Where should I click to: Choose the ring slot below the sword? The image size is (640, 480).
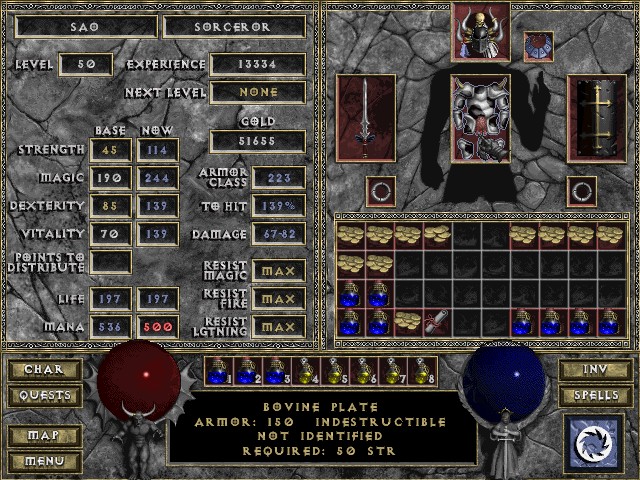click(x=380, y=190)
